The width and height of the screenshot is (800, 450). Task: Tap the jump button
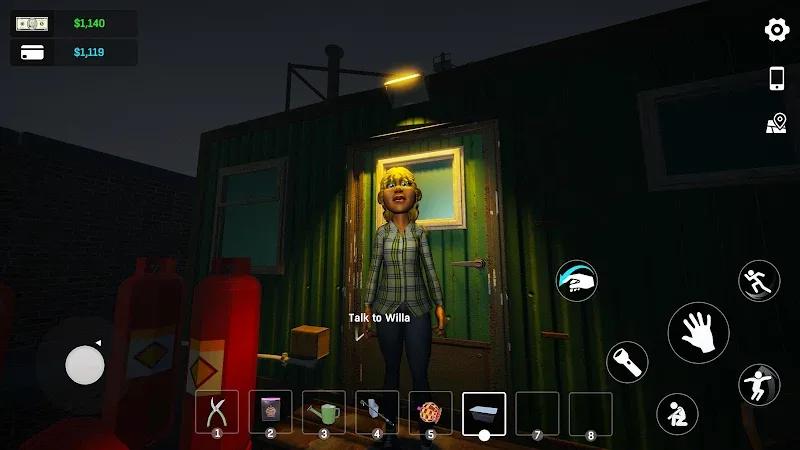click(759, 384)
